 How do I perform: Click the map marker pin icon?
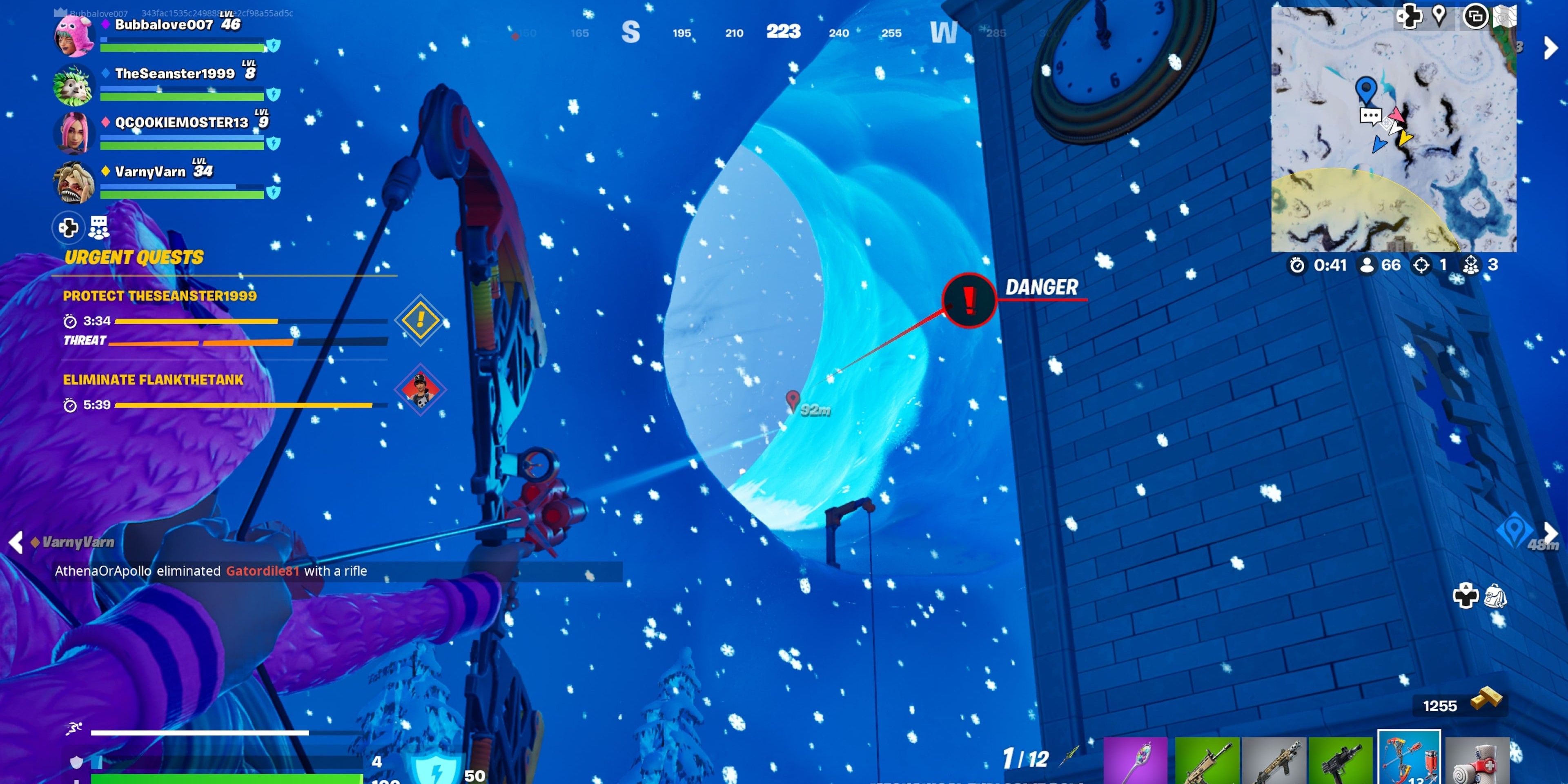(x=1439, y=15)
